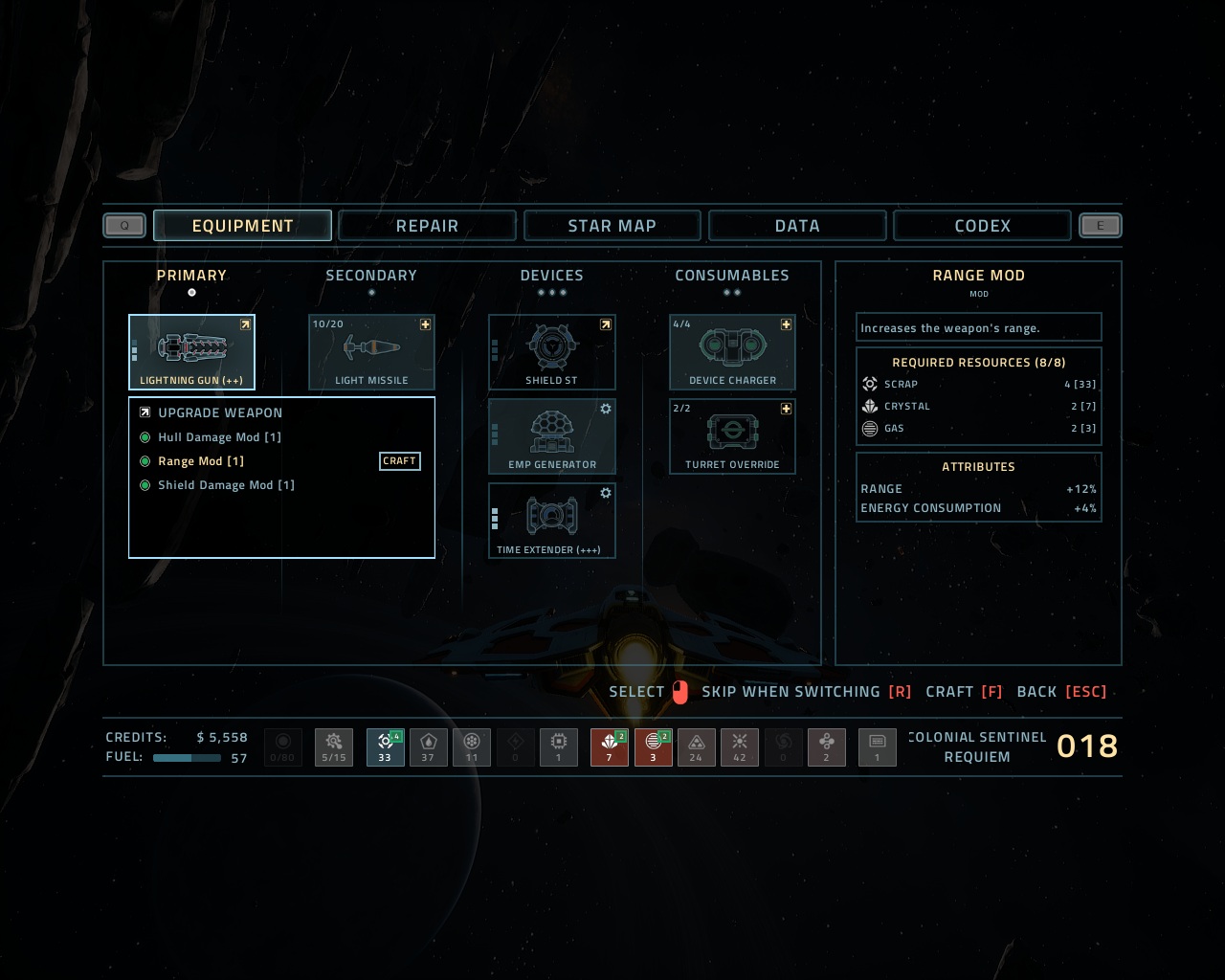Screen dimensions: 1225x980
Task: Go to the Star Map tab
Action: pos(612,226)
